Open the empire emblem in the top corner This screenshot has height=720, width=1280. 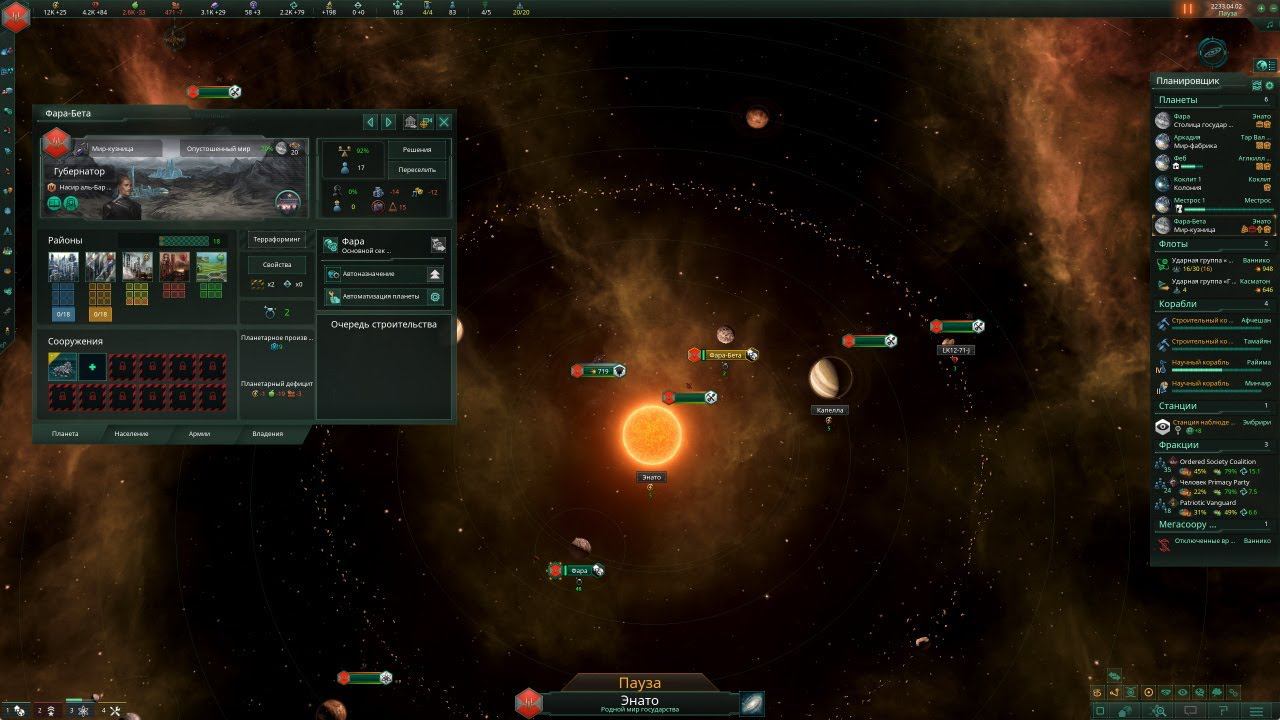pyautogui.click(x=16, y=12)
